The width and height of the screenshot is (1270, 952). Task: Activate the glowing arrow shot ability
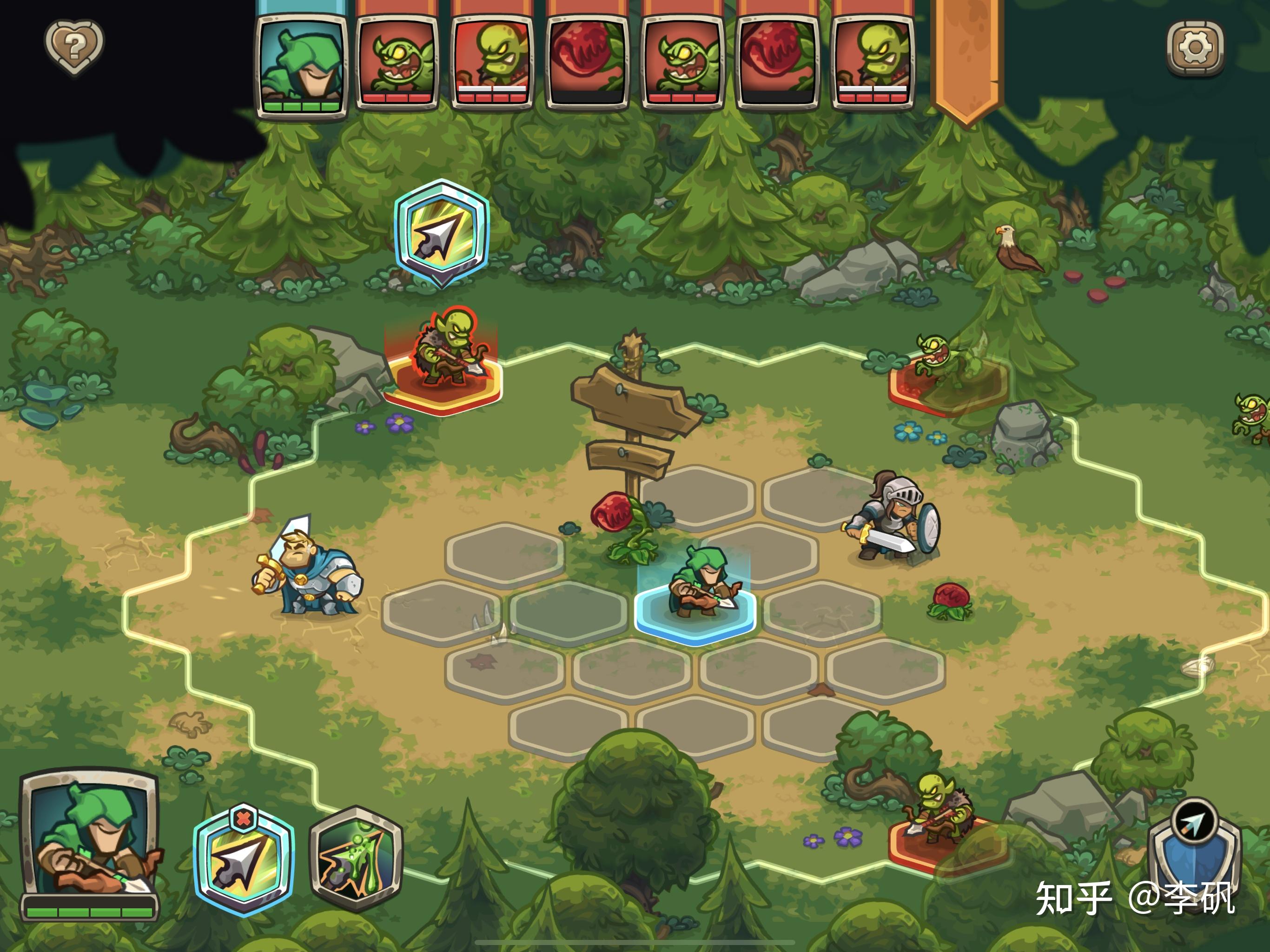coord(244,861)
